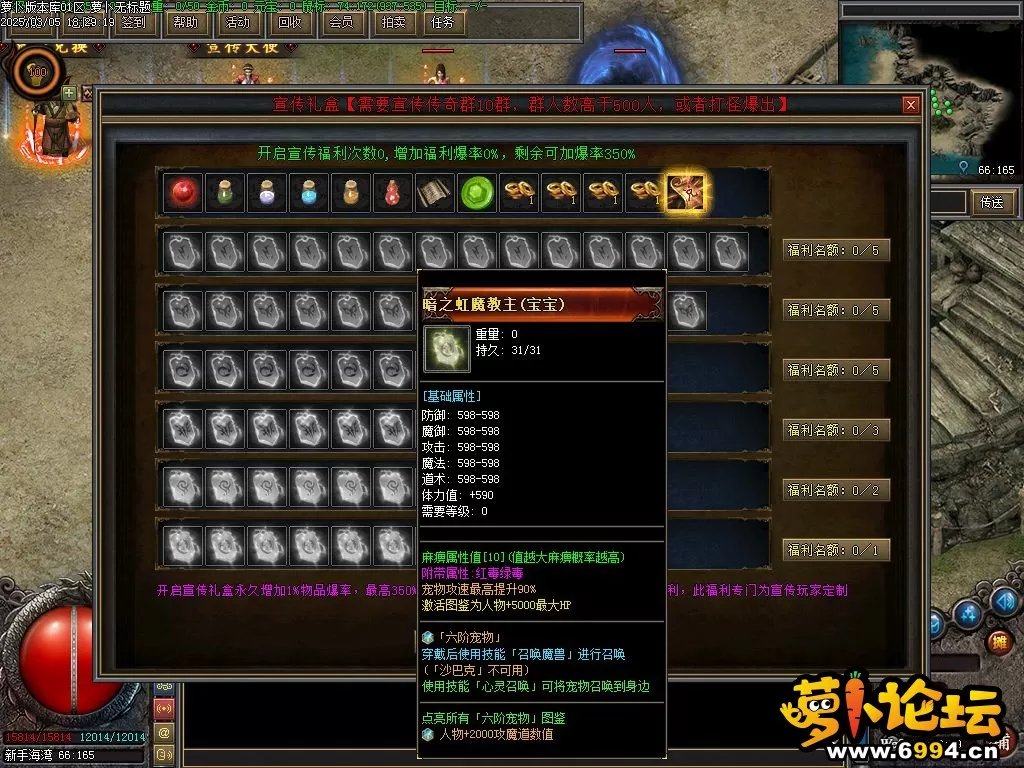Screen dimensions: 1024x768
Task: Click the green plus button near portrait
Action: pos(68,93)
